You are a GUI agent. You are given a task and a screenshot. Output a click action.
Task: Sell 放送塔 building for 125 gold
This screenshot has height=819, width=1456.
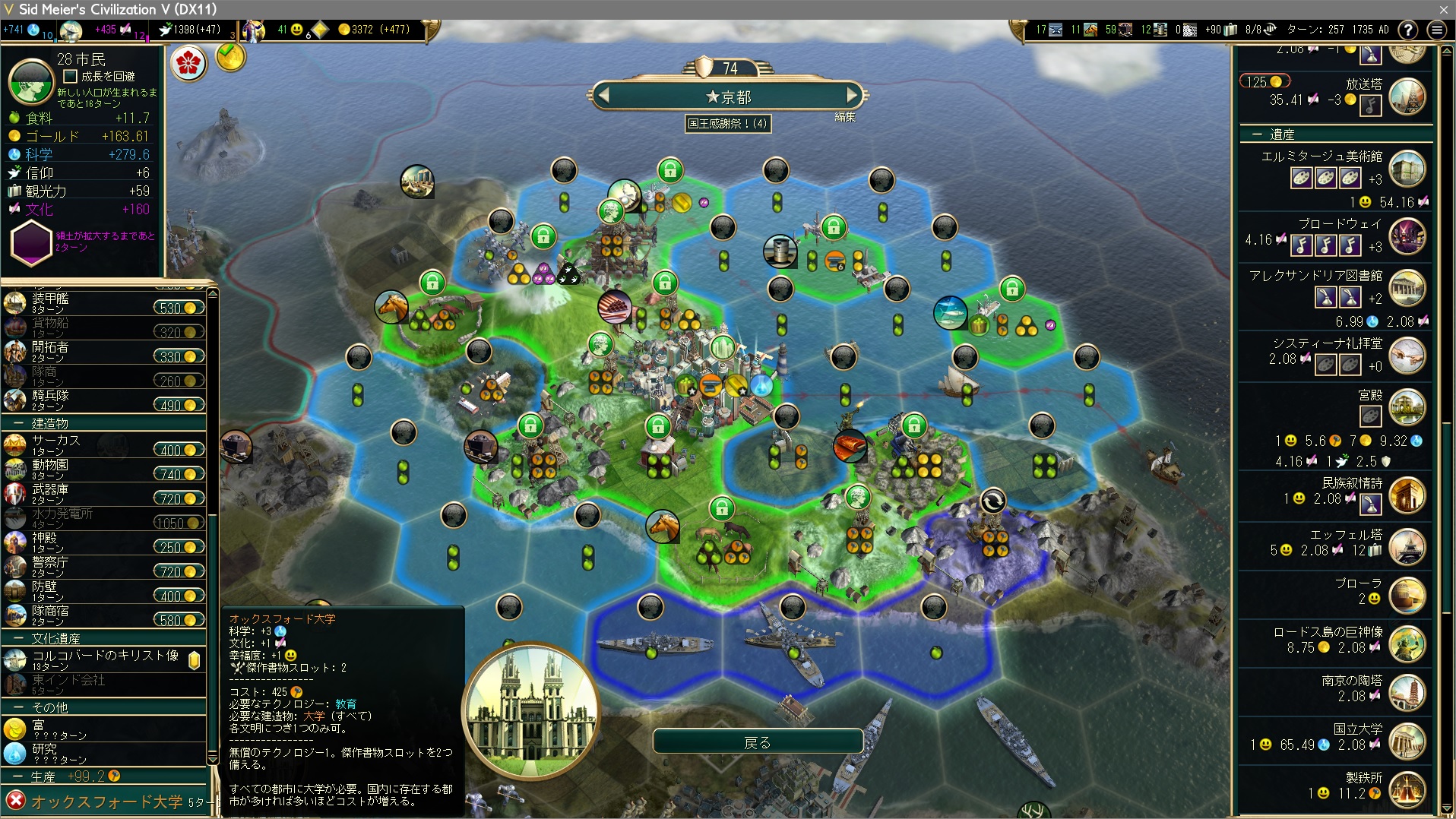tap(1265, 82)
